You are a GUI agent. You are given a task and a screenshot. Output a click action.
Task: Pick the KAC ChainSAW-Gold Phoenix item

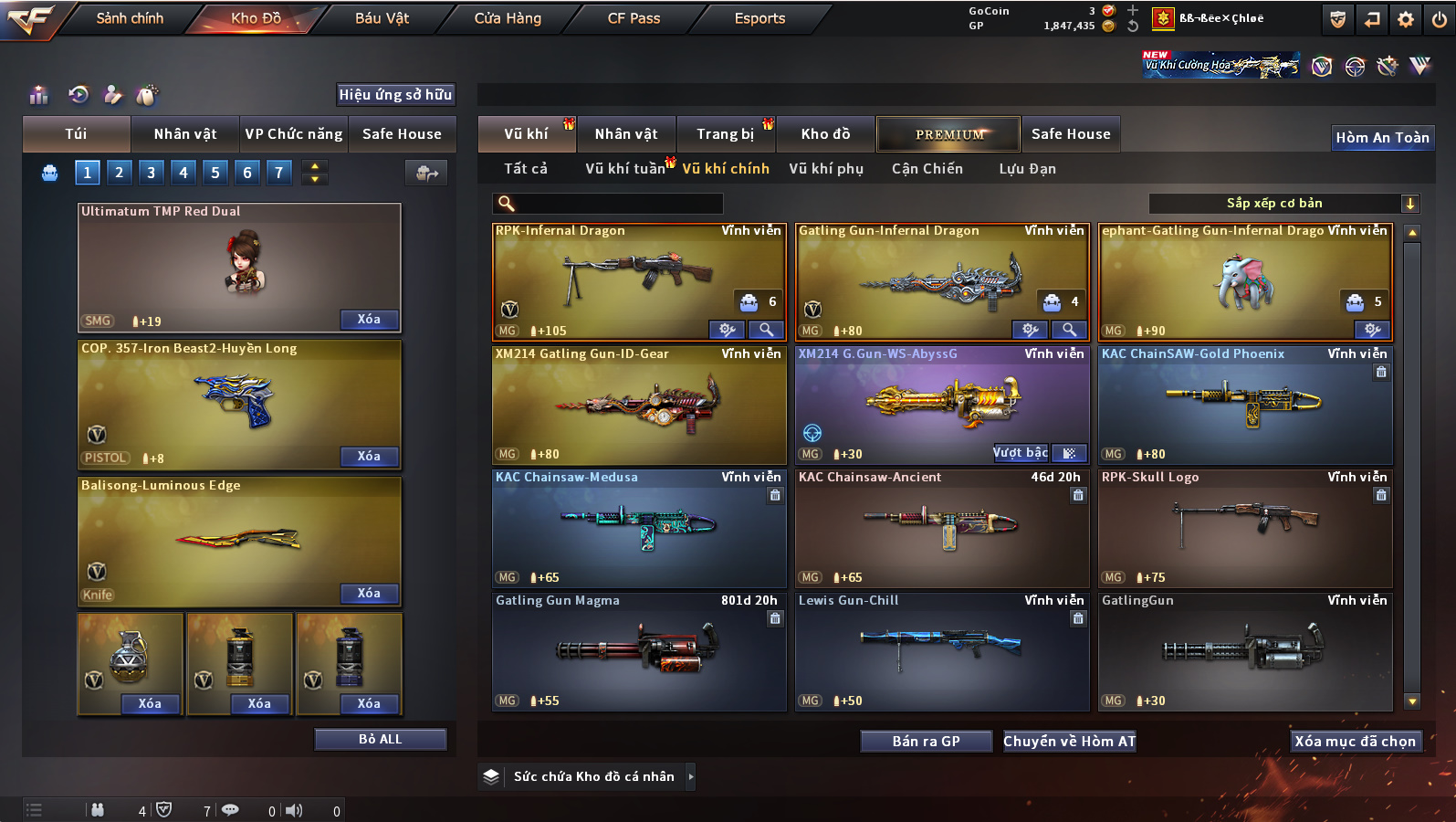point(1244,404)
